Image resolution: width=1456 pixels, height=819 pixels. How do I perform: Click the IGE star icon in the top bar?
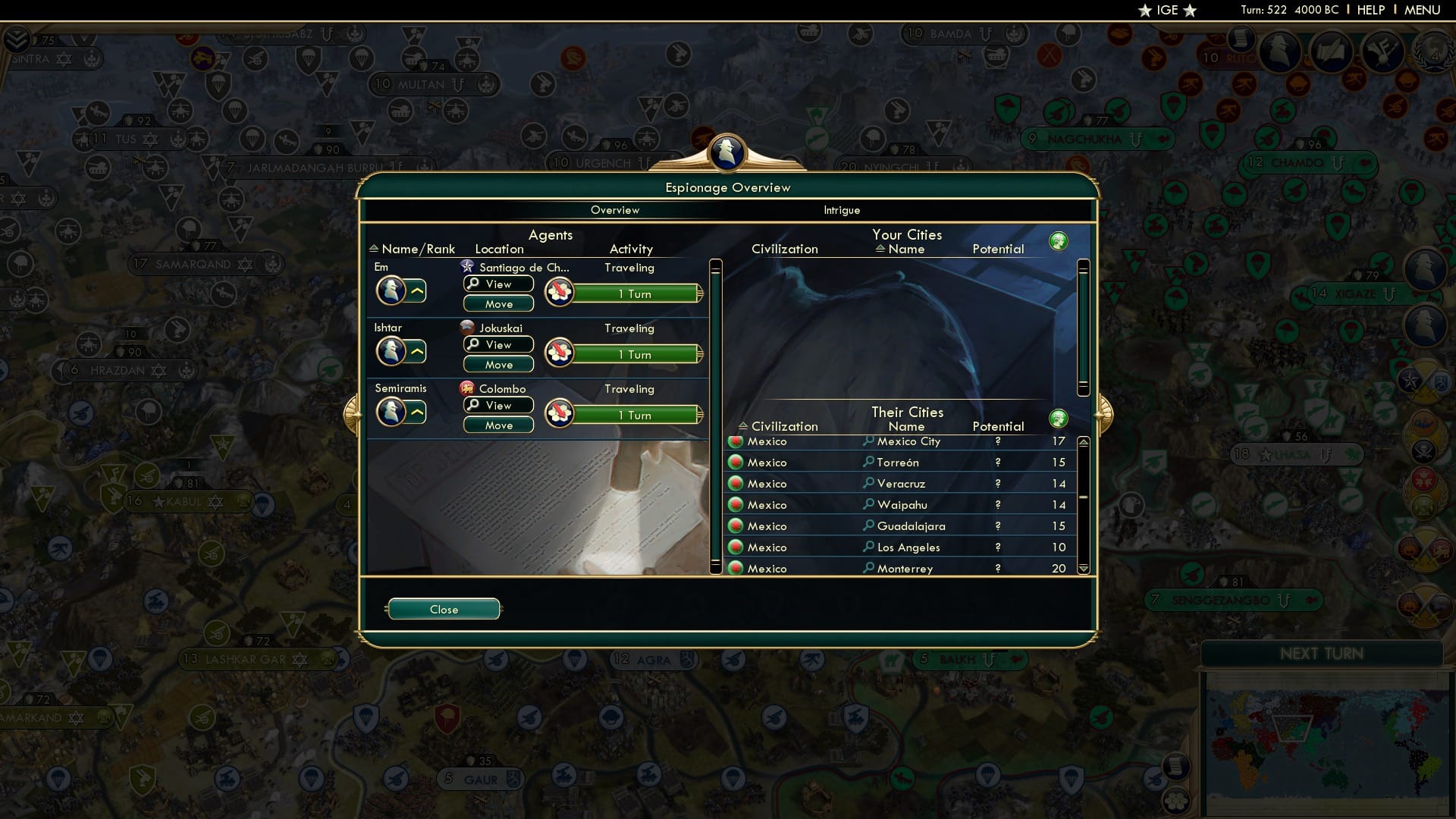1144,10
